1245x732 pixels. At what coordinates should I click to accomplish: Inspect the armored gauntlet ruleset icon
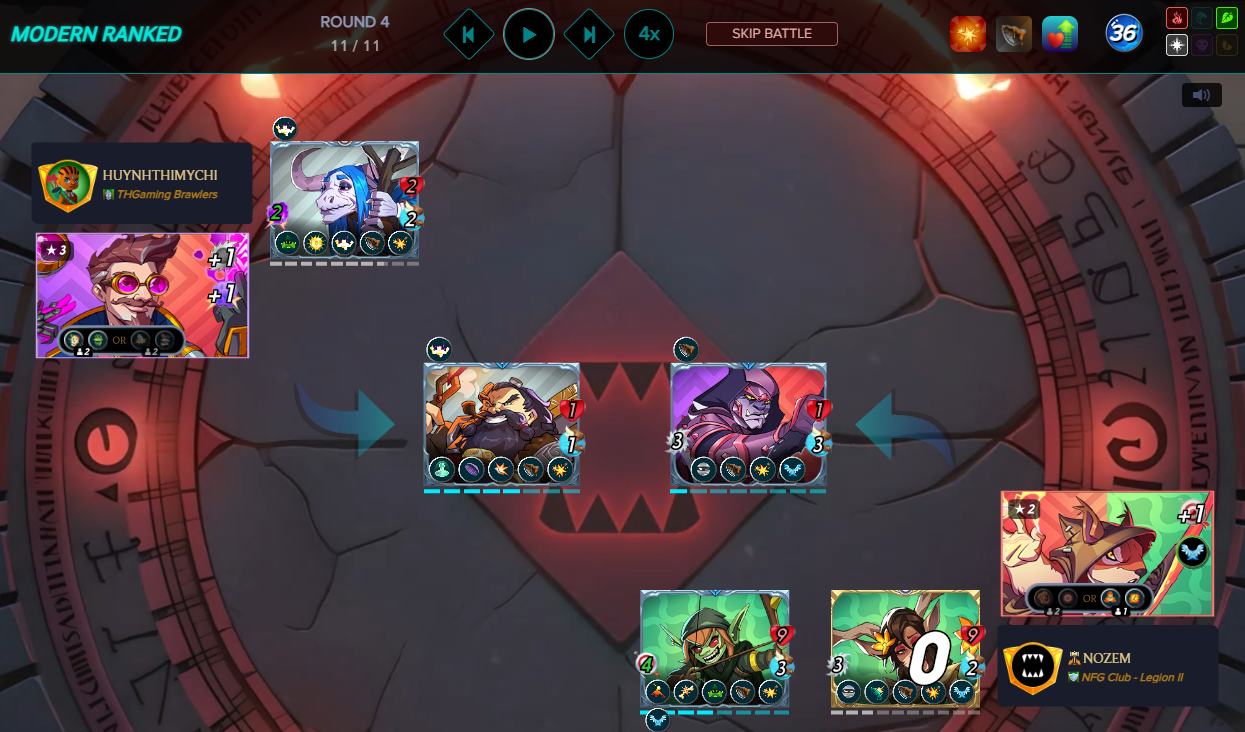coord(1013,34)
